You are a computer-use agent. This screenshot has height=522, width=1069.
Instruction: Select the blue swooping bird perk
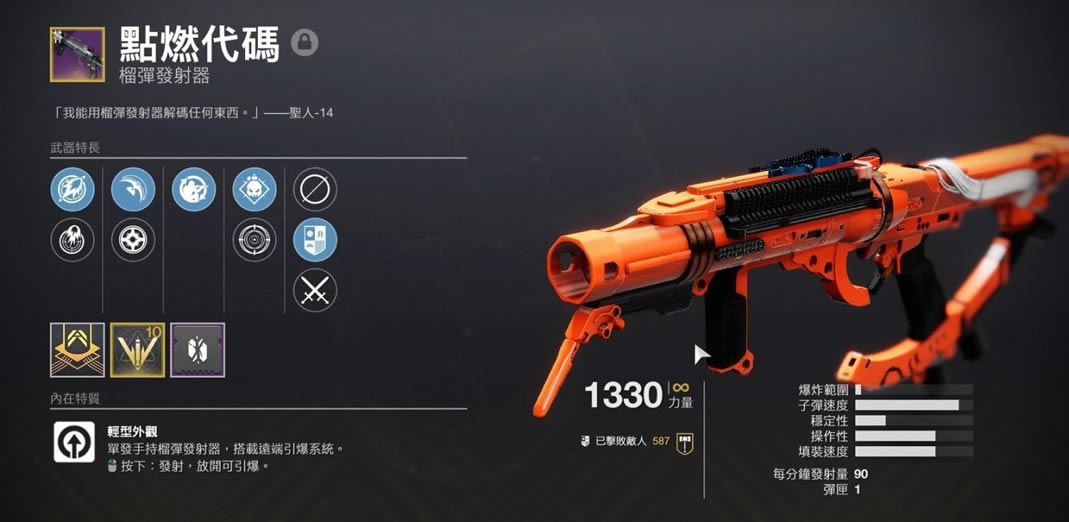tap(133, 189)
